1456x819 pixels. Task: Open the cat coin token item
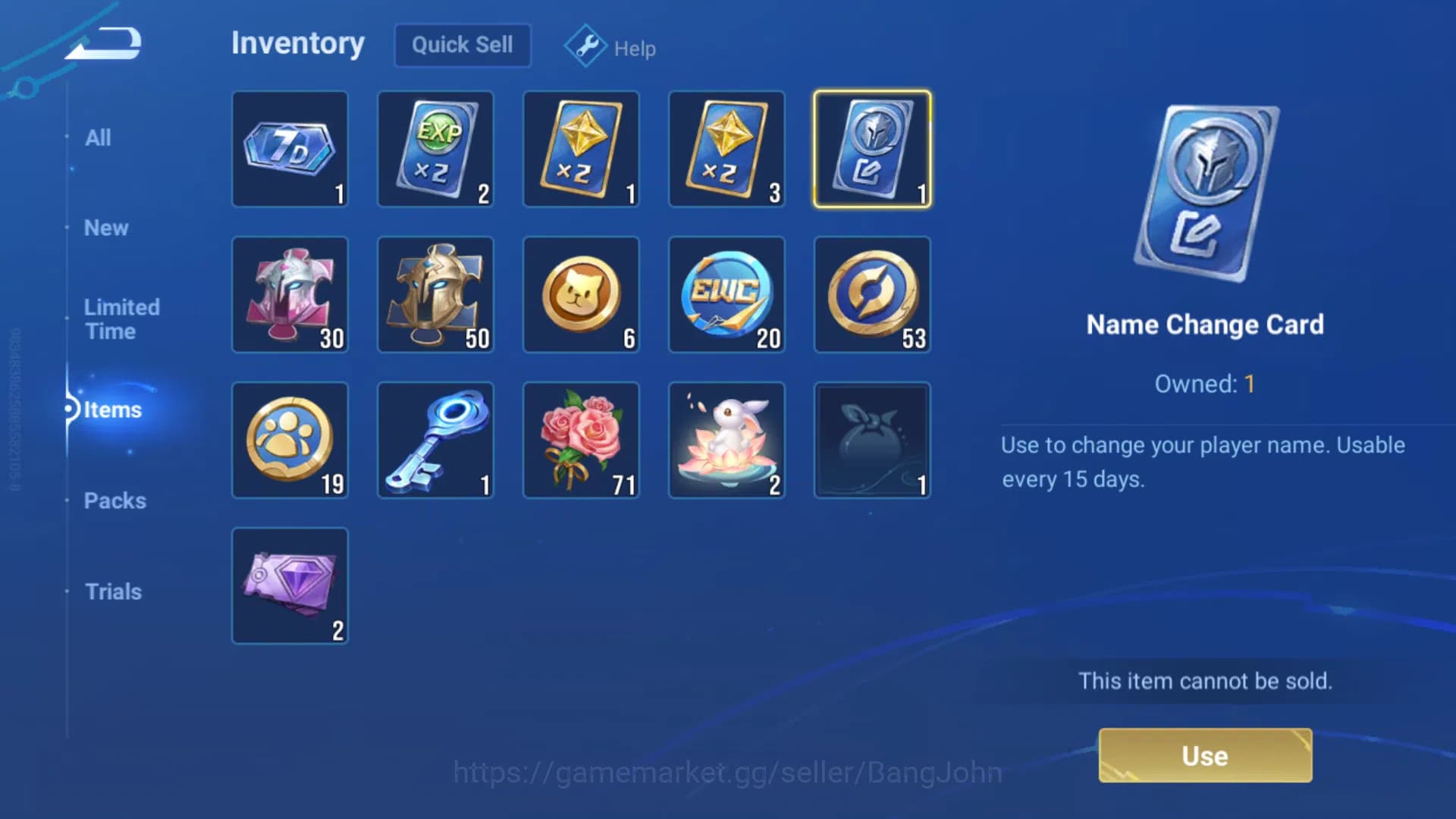(581, 294)
